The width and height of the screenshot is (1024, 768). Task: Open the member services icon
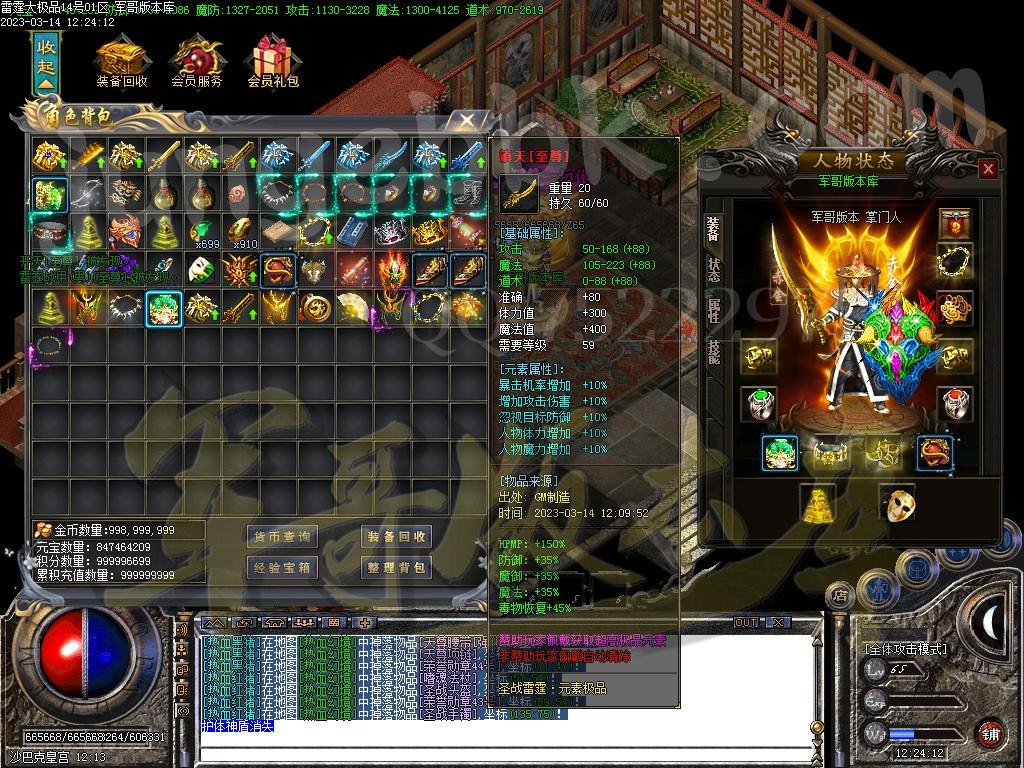tap(197, 58)
